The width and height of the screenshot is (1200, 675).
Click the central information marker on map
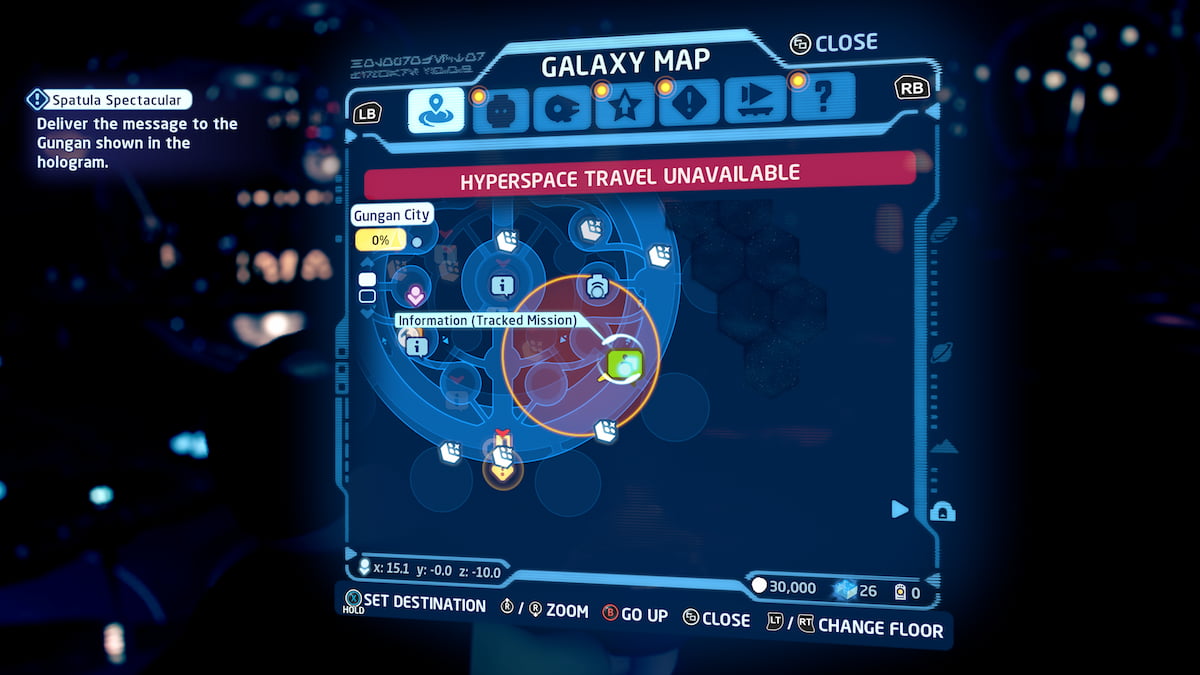501,287
